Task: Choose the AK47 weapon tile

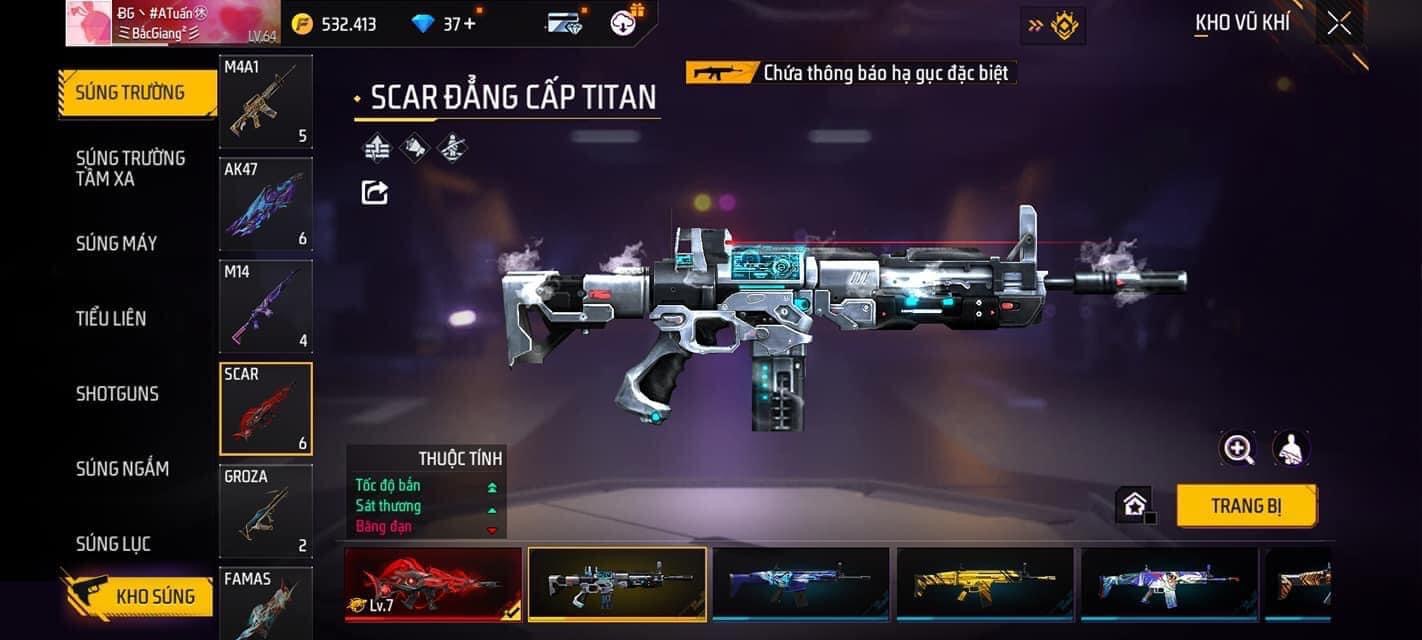Action: click(265, 204)
